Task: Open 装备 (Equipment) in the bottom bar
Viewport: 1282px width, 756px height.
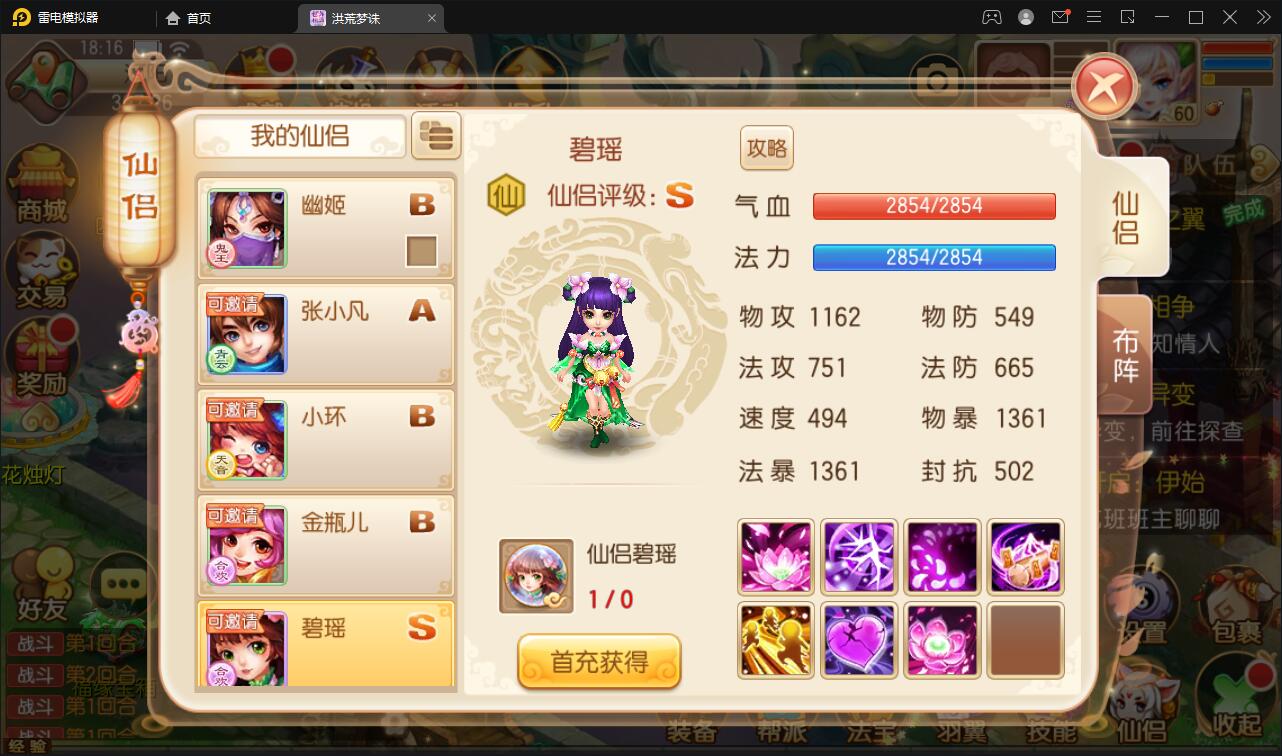Action: coord(691,731)
